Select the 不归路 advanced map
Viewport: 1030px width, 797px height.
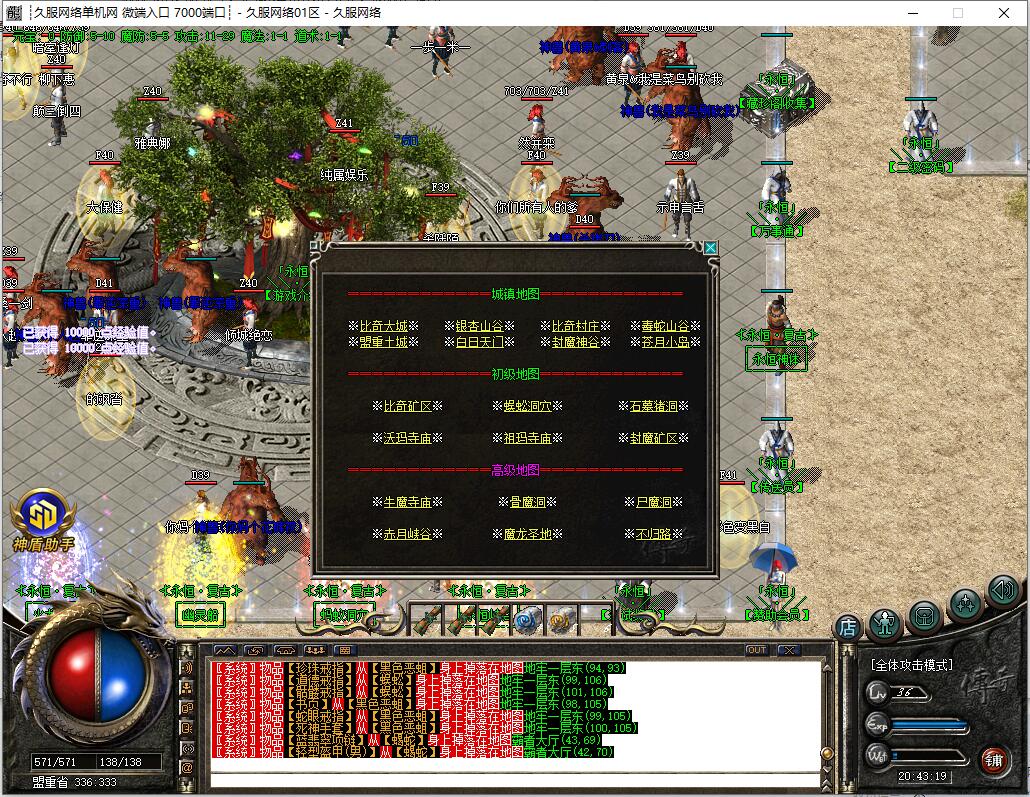tap(654, 534)
